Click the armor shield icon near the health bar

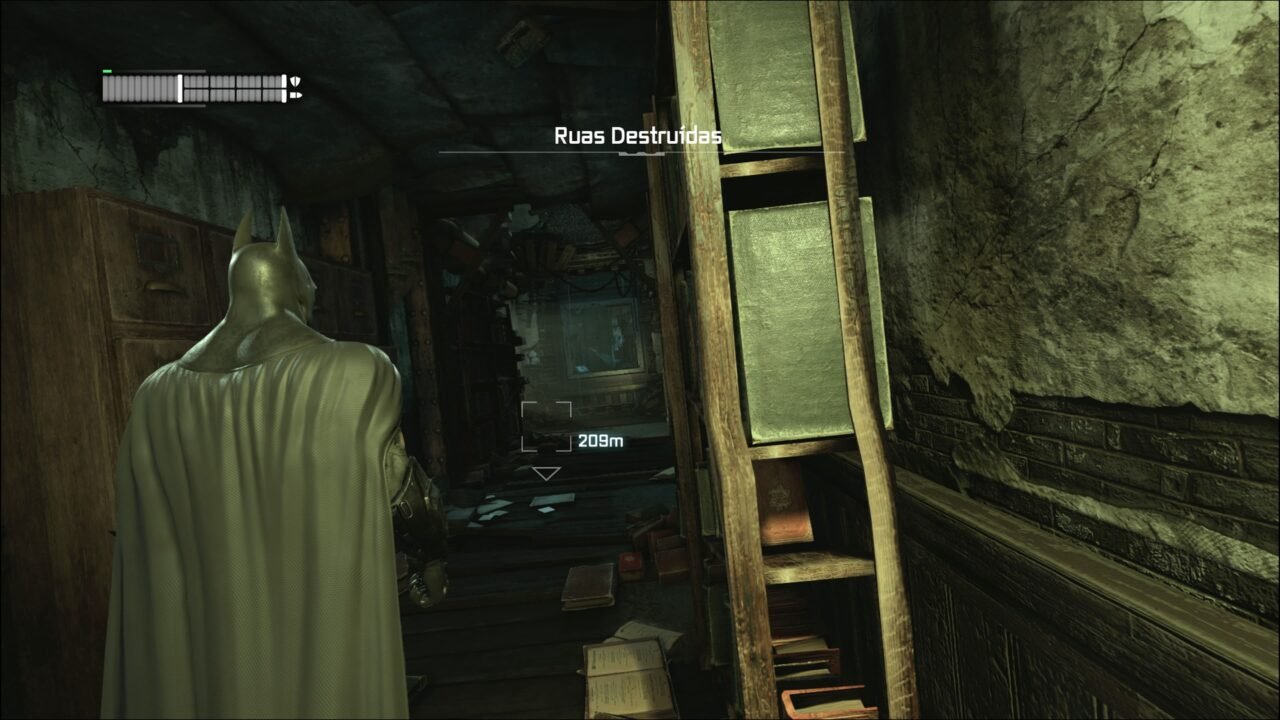[x=295, y=82]
